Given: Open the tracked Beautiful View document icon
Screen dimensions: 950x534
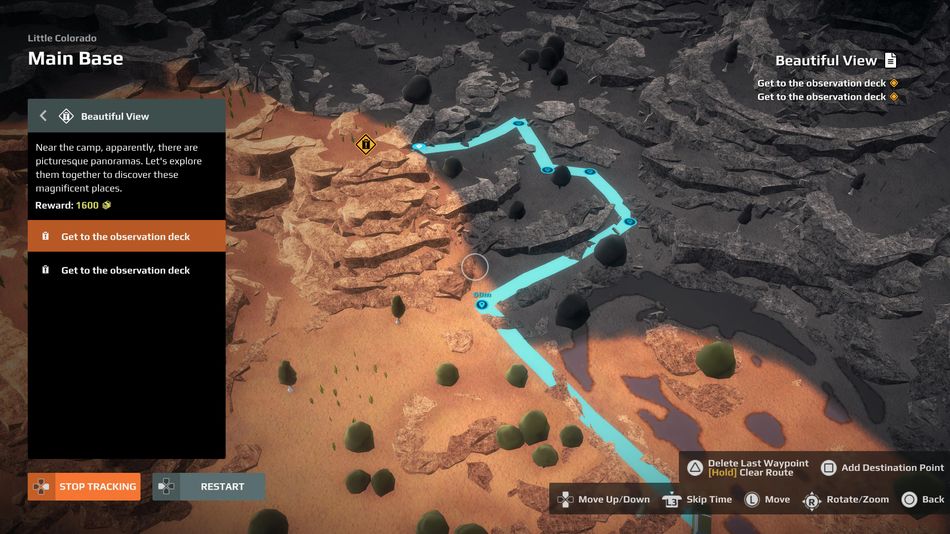Looking at the screenshot, I should pos(890,61).
